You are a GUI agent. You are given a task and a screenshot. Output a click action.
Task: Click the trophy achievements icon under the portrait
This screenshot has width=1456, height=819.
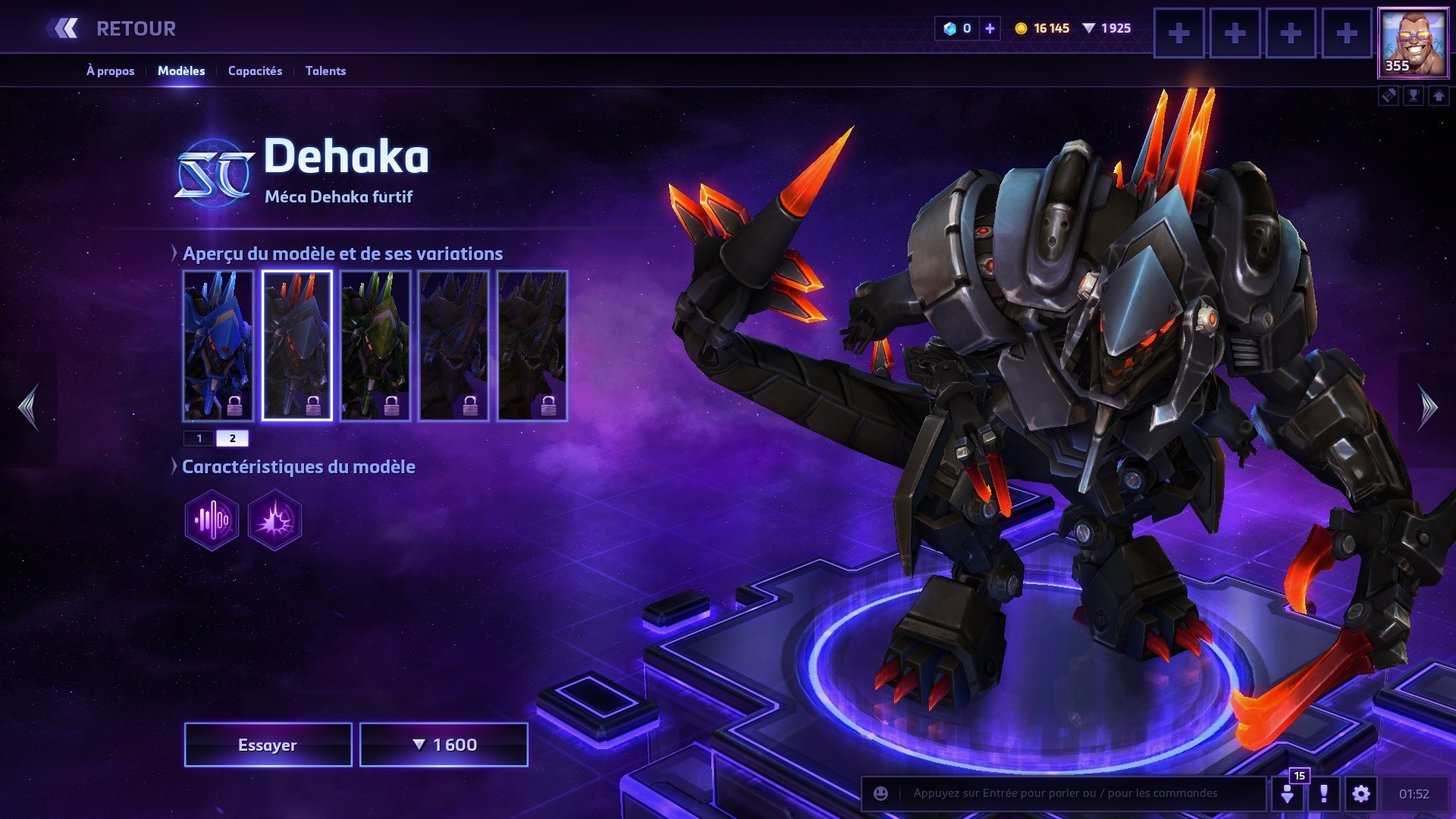[1414, 96]
